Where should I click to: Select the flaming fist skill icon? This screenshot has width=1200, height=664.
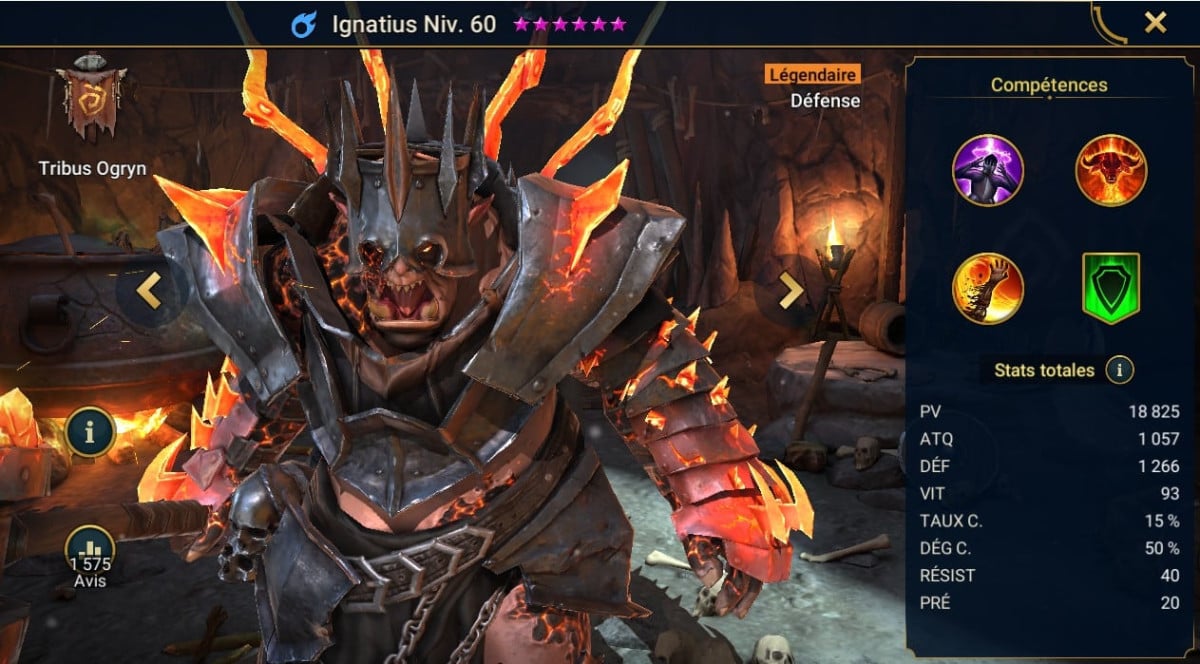click(x=988, y=288)
